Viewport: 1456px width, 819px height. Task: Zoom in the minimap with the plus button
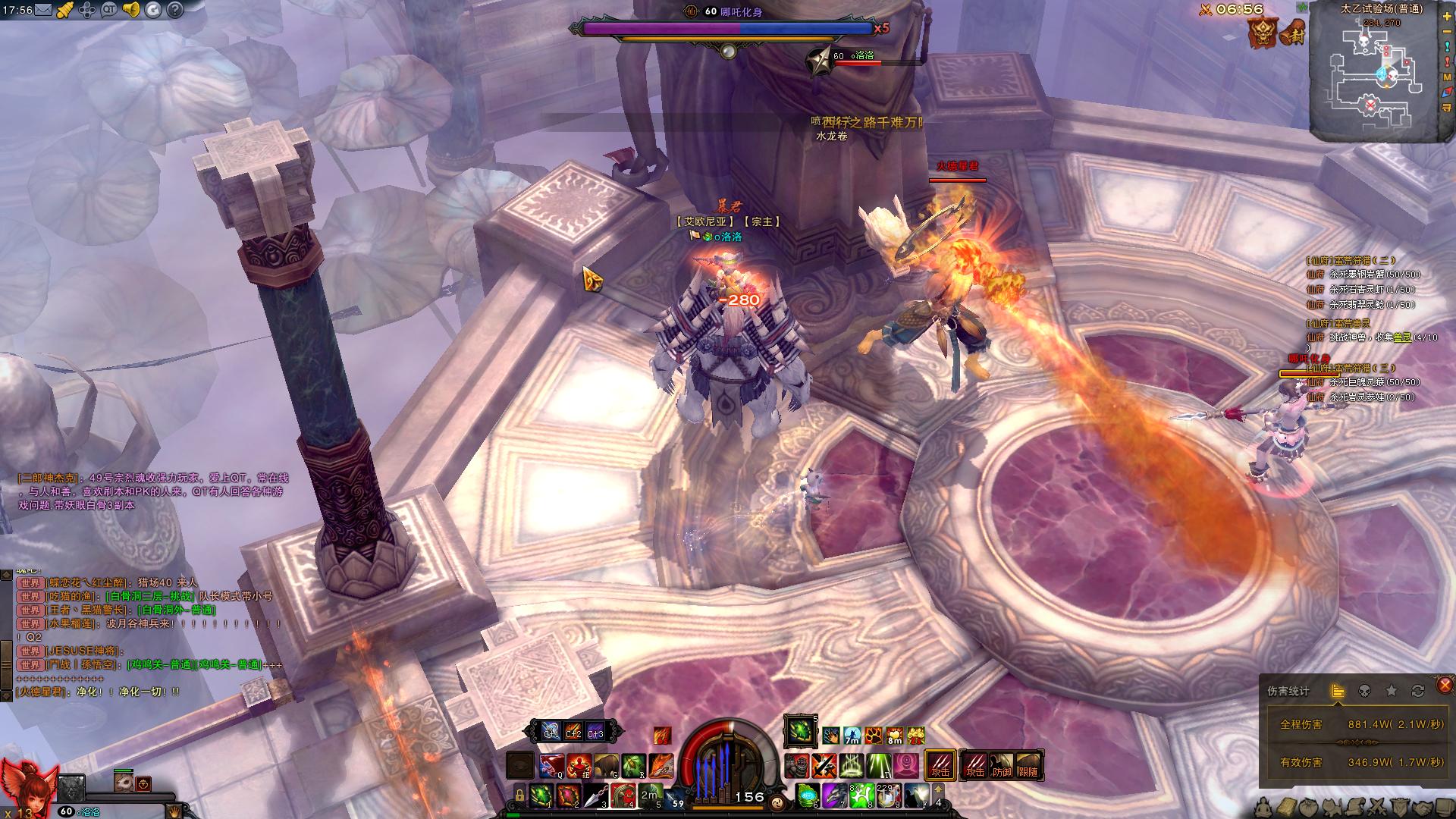tap(1447, 17)
